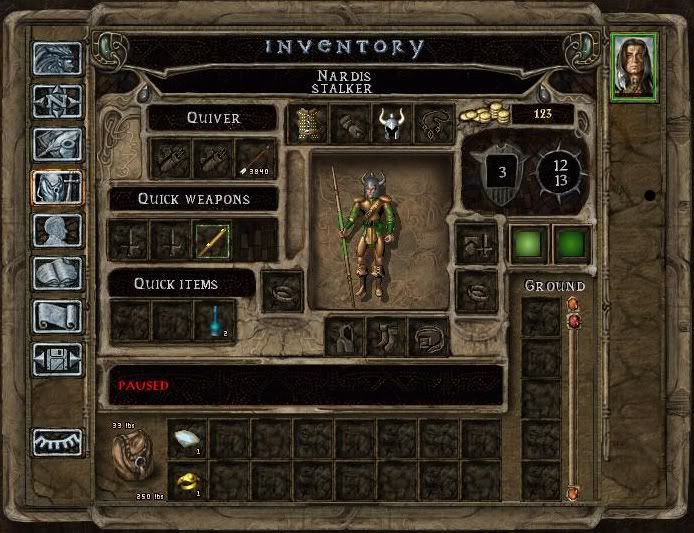
Task: Click the ground list scroll-down arrow
Action: (573, 492)
